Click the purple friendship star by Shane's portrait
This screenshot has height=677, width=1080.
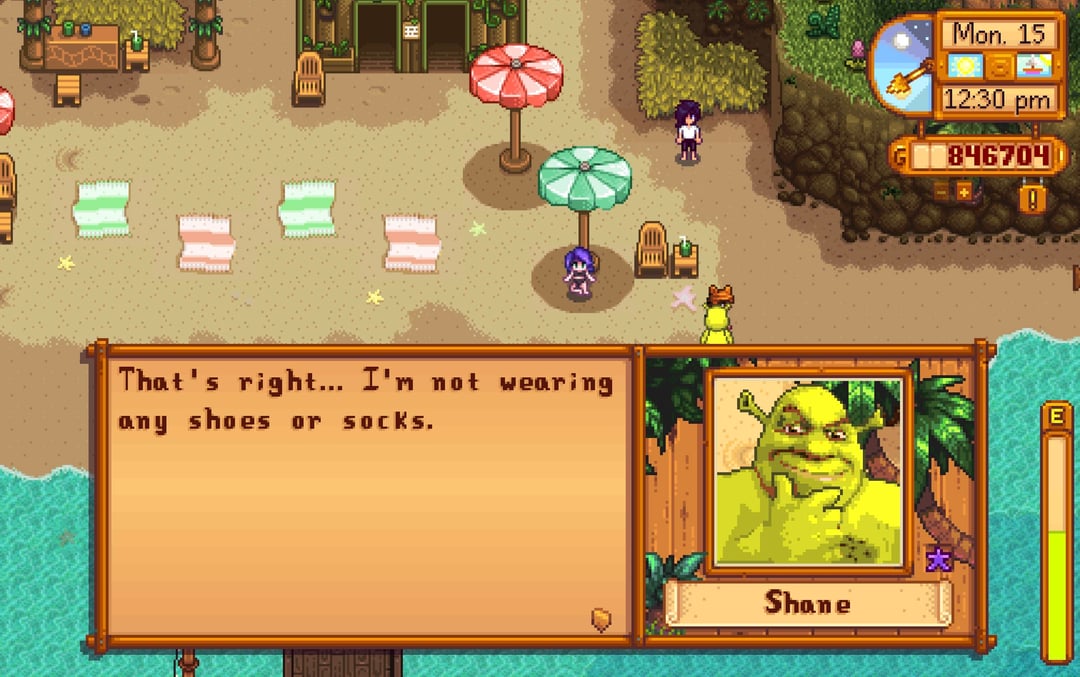tap(938, 559)
